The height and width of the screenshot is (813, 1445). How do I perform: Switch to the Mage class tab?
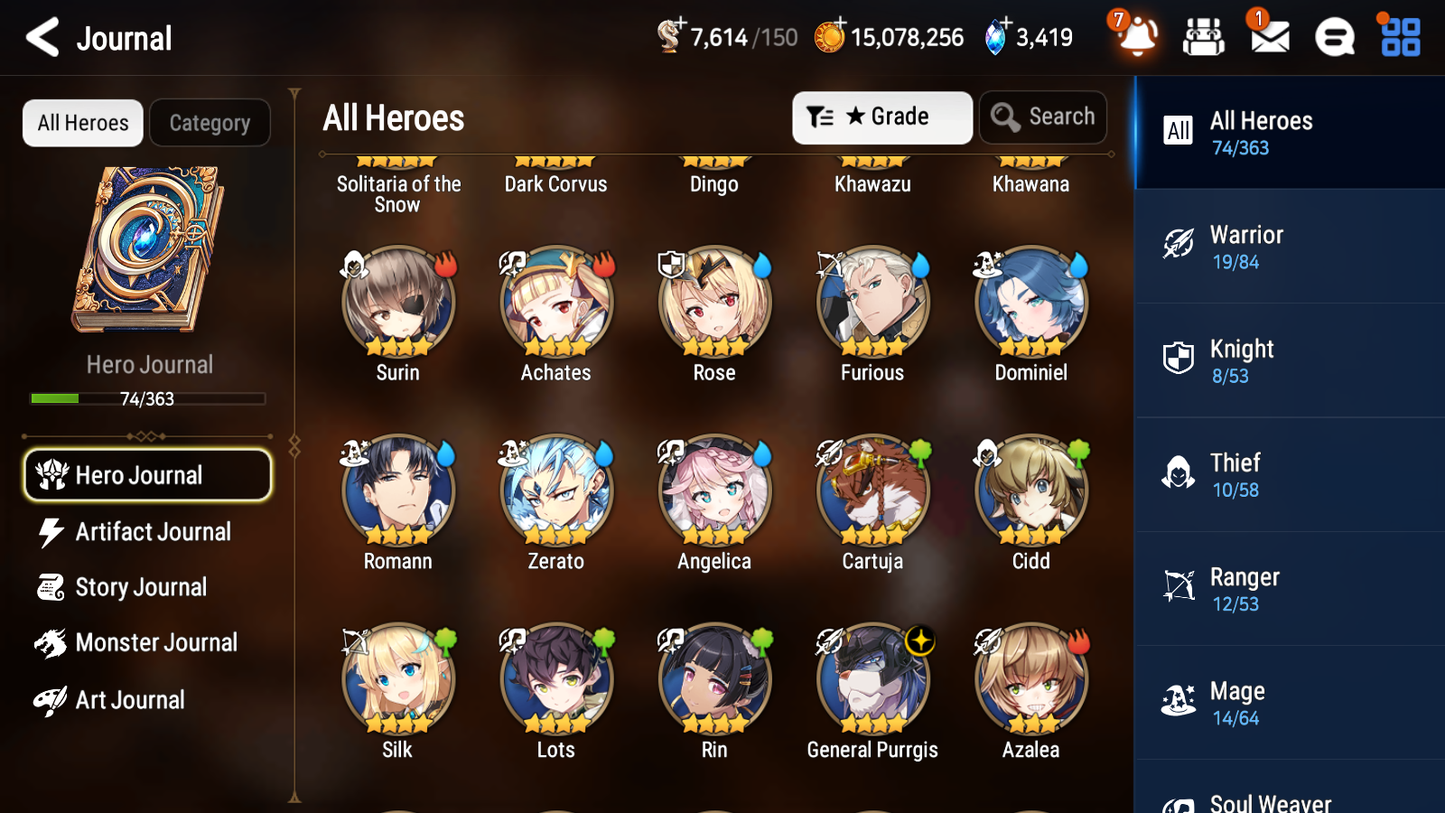(x=1289, y=702)
